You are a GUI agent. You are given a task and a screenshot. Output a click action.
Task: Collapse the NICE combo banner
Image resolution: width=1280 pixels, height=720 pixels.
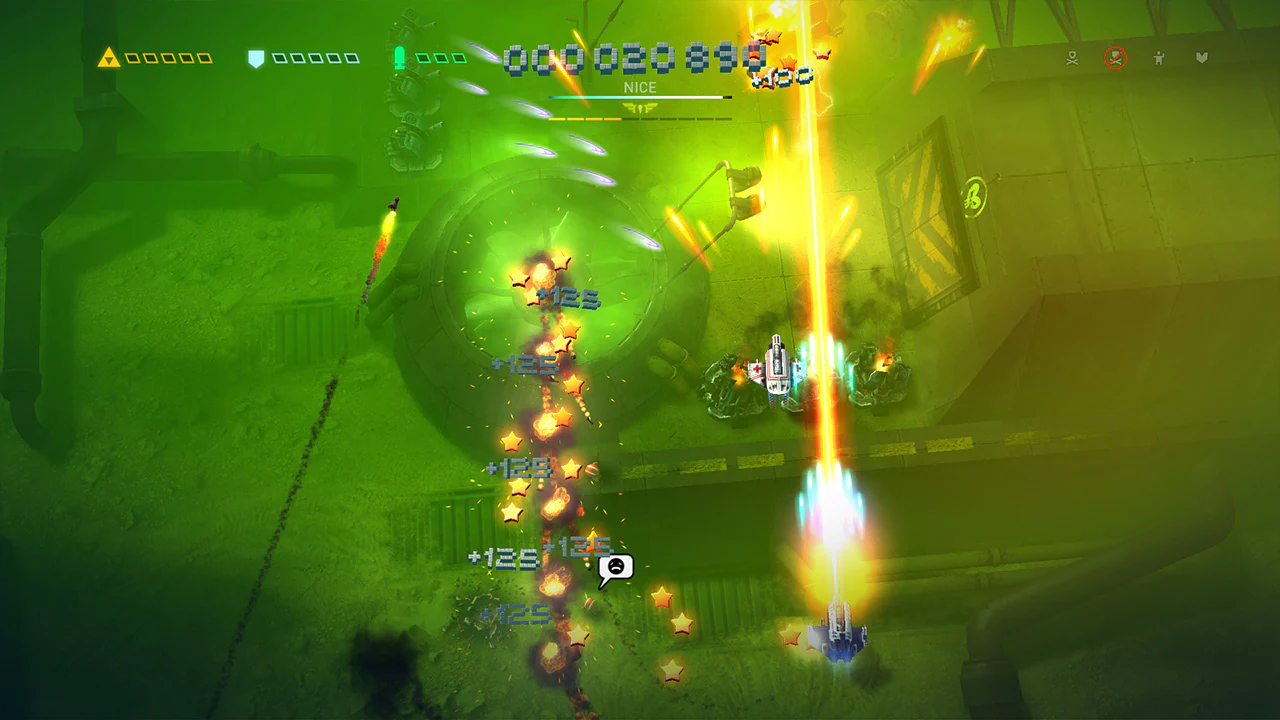(640, 88)
